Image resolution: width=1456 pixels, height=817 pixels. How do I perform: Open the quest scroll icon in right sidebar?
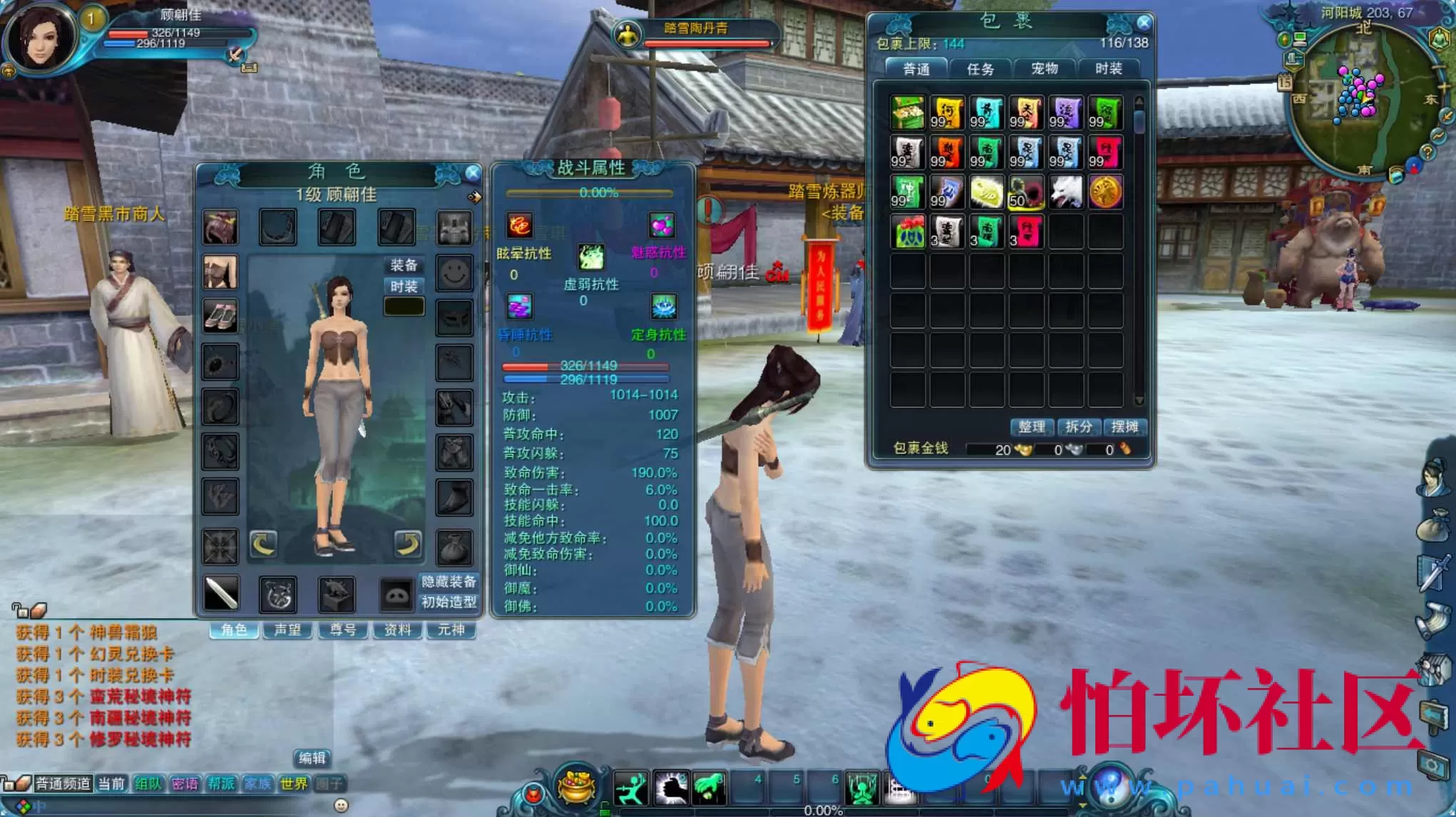tap(1433, 618)
